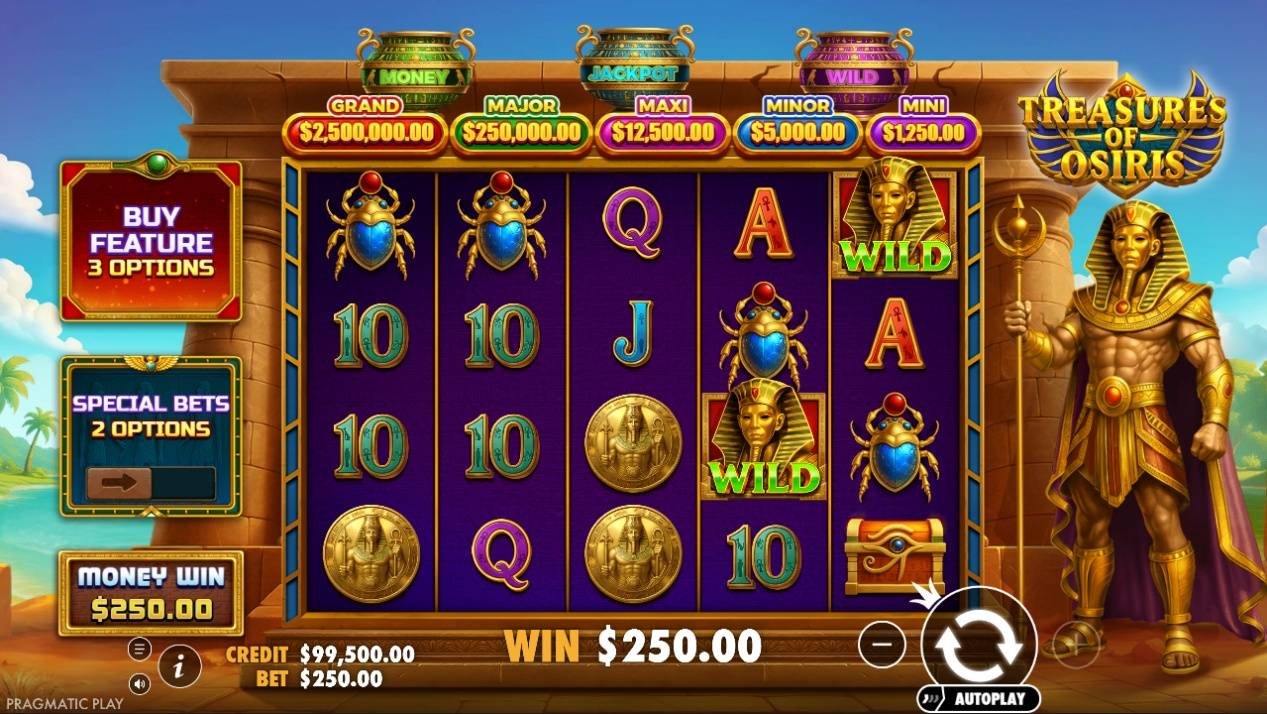Toggle sound with the speaker icon
Image resolution: width=1267 pixels, height=714 pixels.
(140, 685)
